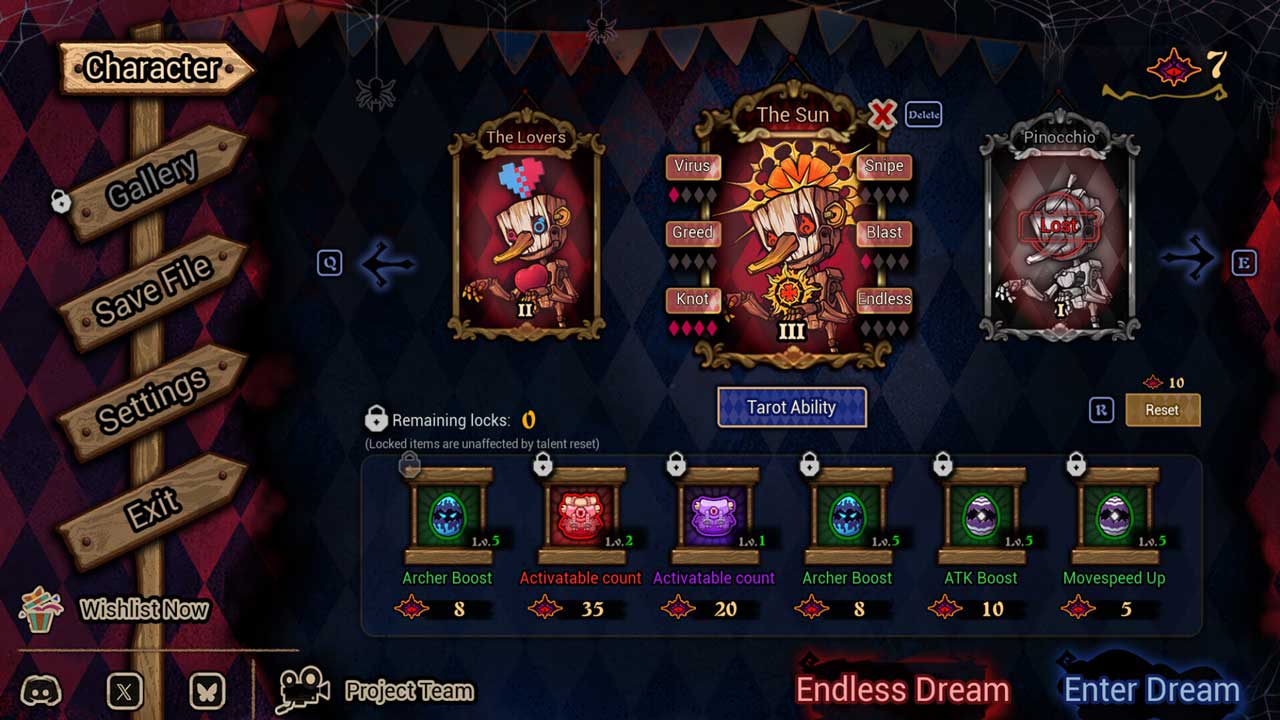This screenshot has width=1280, height=720.
Task: Delete The Sun character with red X
Action: 882,114
